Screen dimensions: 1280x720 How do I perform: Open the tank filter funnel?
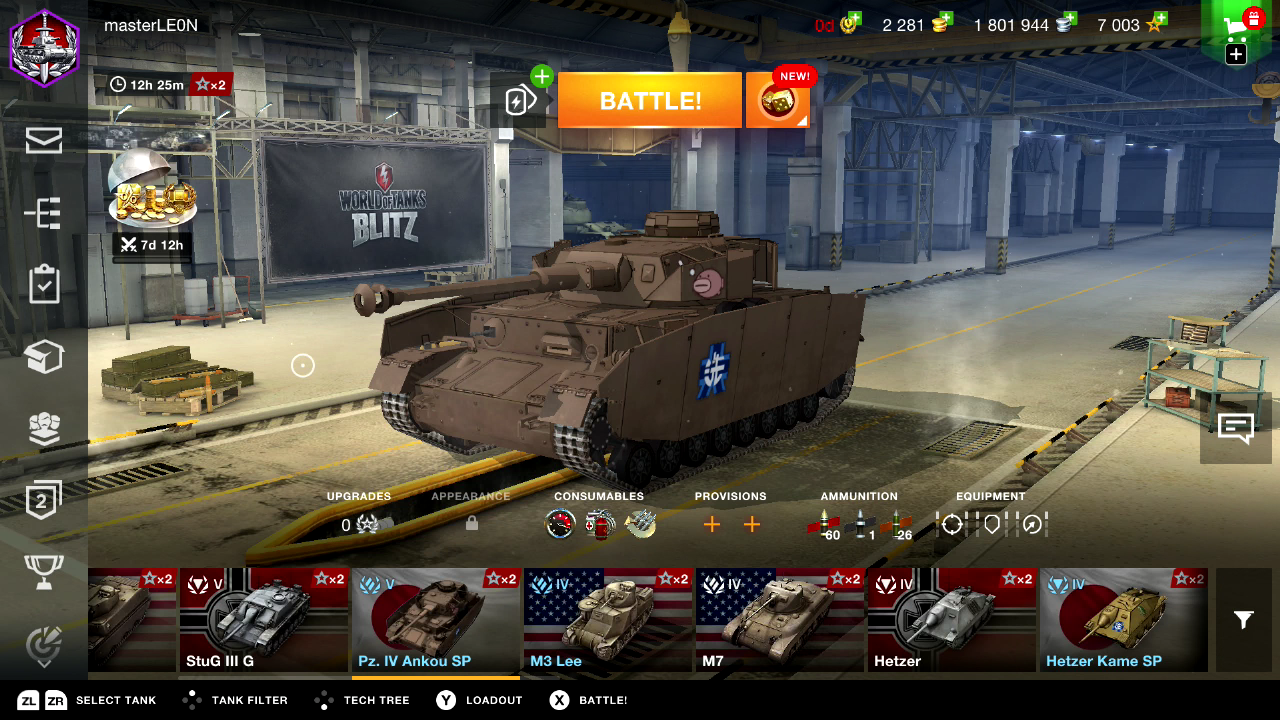1243,620
